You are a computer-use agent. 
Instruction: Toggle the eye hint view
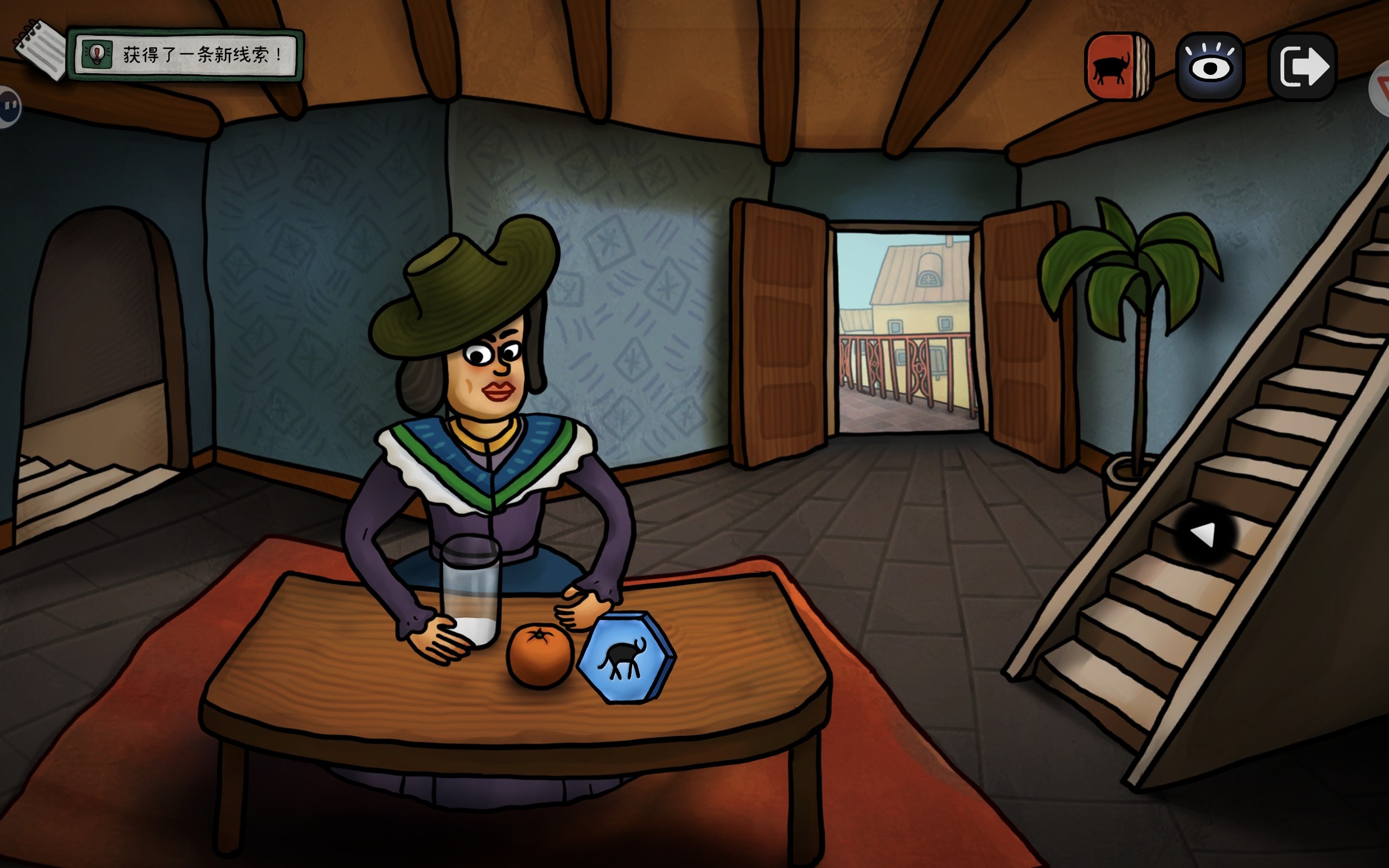1210,67
